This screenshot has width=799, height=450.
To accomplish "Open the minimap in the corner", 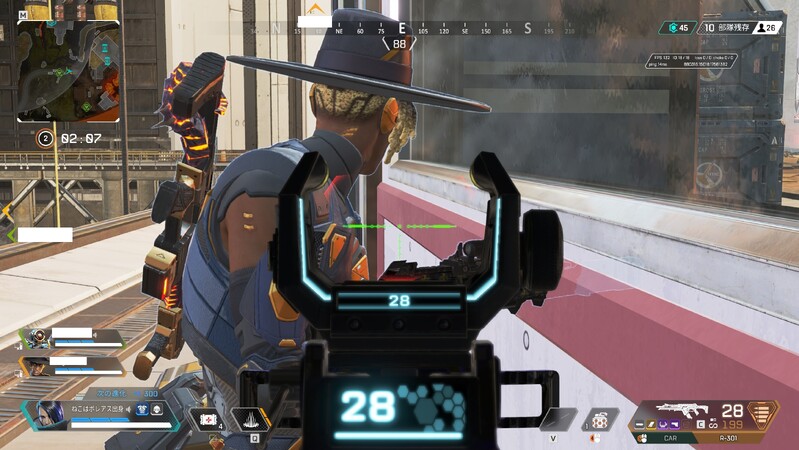I will [x=67, y=70].
